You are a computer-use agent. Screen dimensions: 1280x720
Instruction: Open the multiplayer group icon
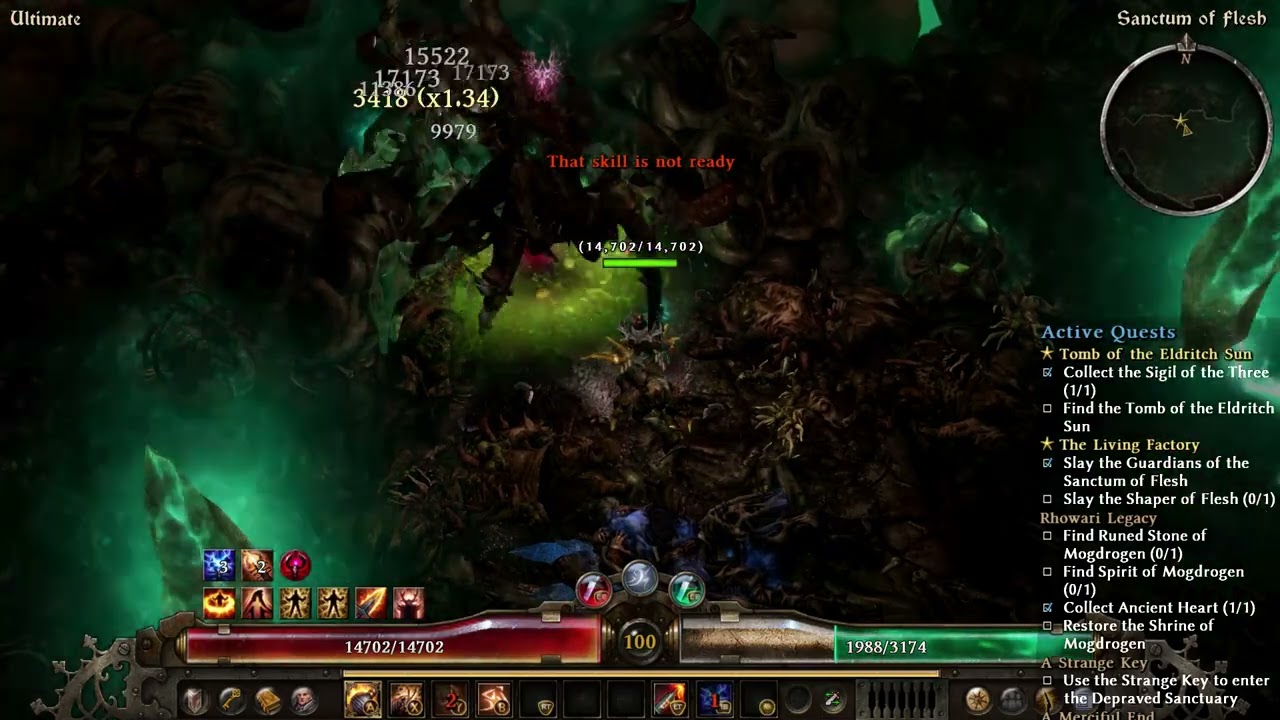[x=1013, y=700]
